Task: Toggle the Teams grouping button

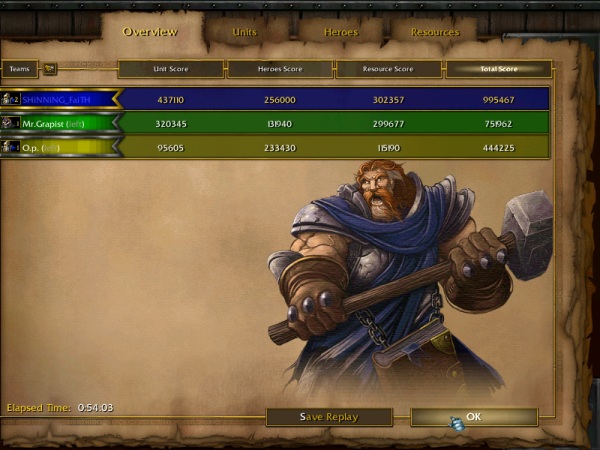Action: coord(50,69)
